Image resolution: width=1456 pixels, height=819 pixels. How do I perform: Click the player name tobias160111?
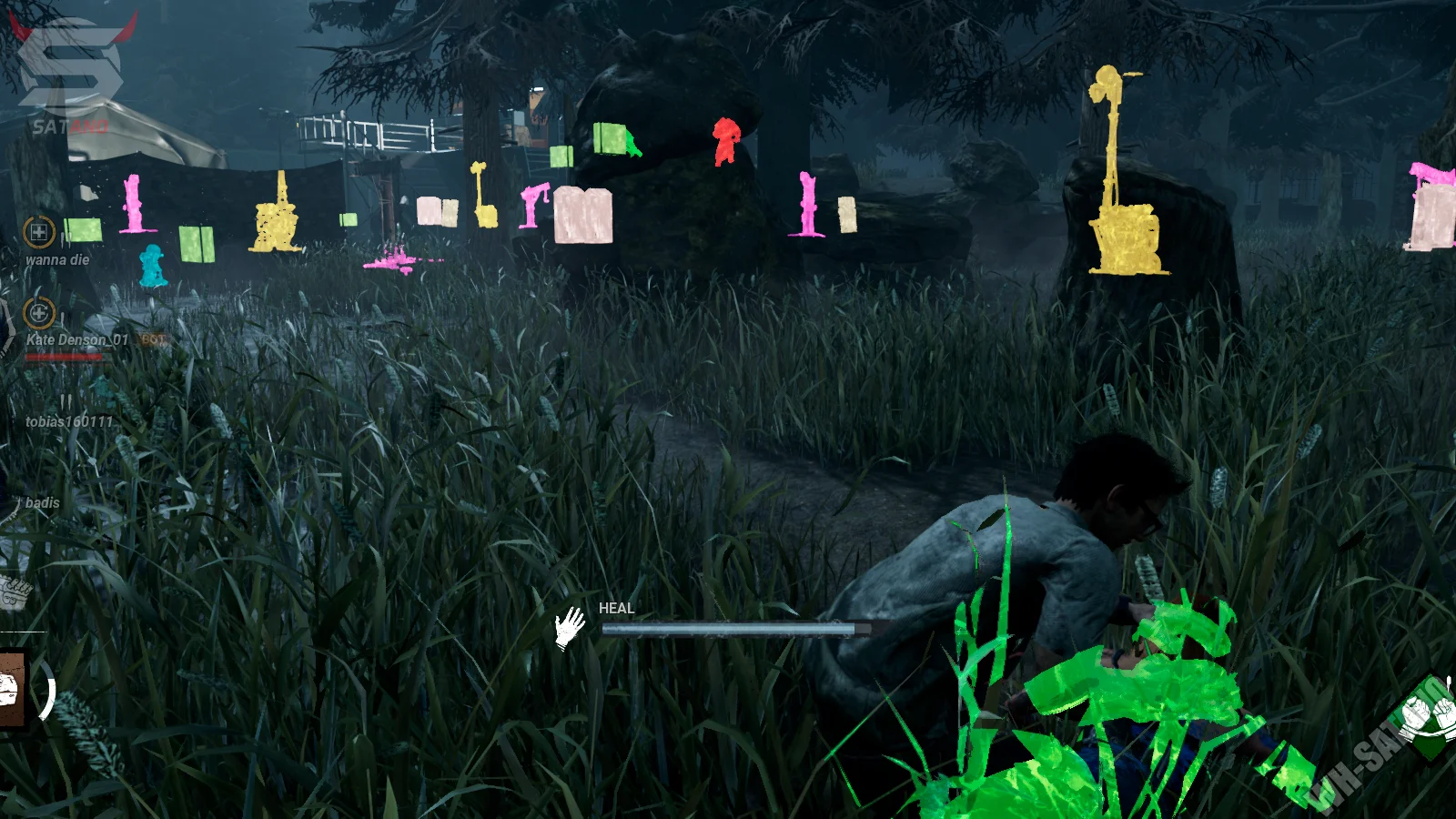pyautogui.click(x=69, y=421)
